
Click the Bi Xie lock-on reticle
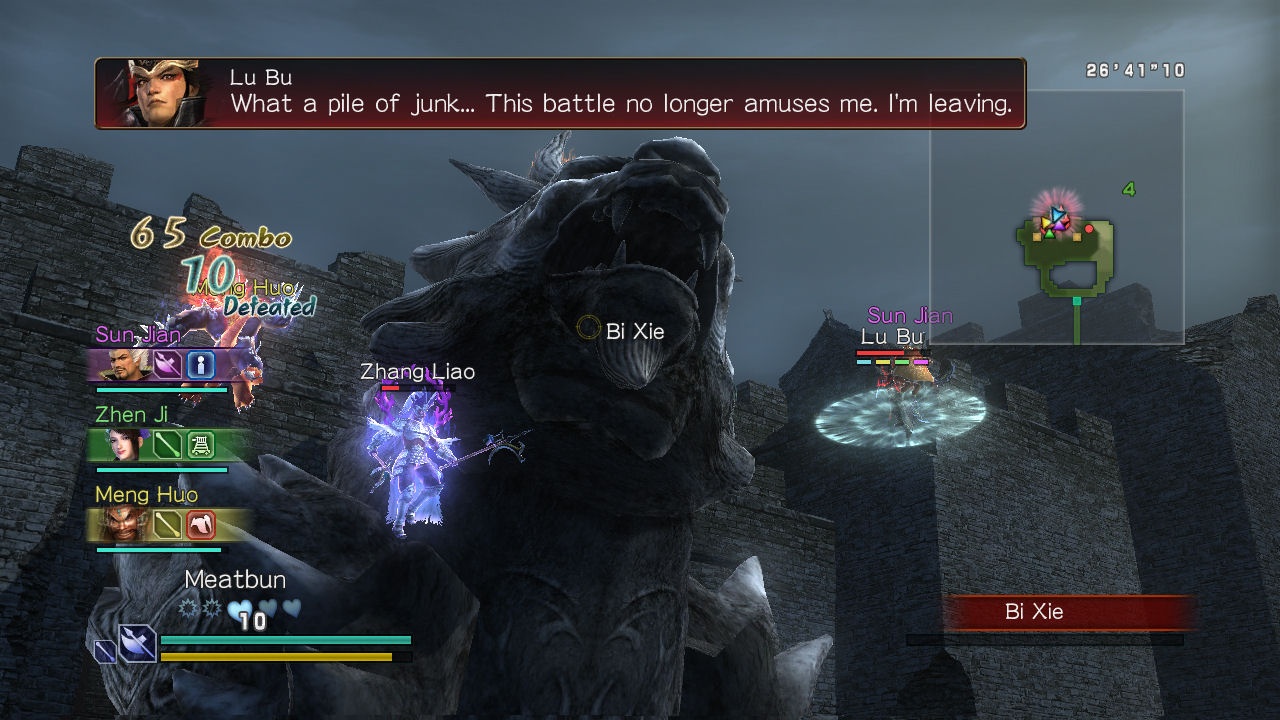coord(589,327)
